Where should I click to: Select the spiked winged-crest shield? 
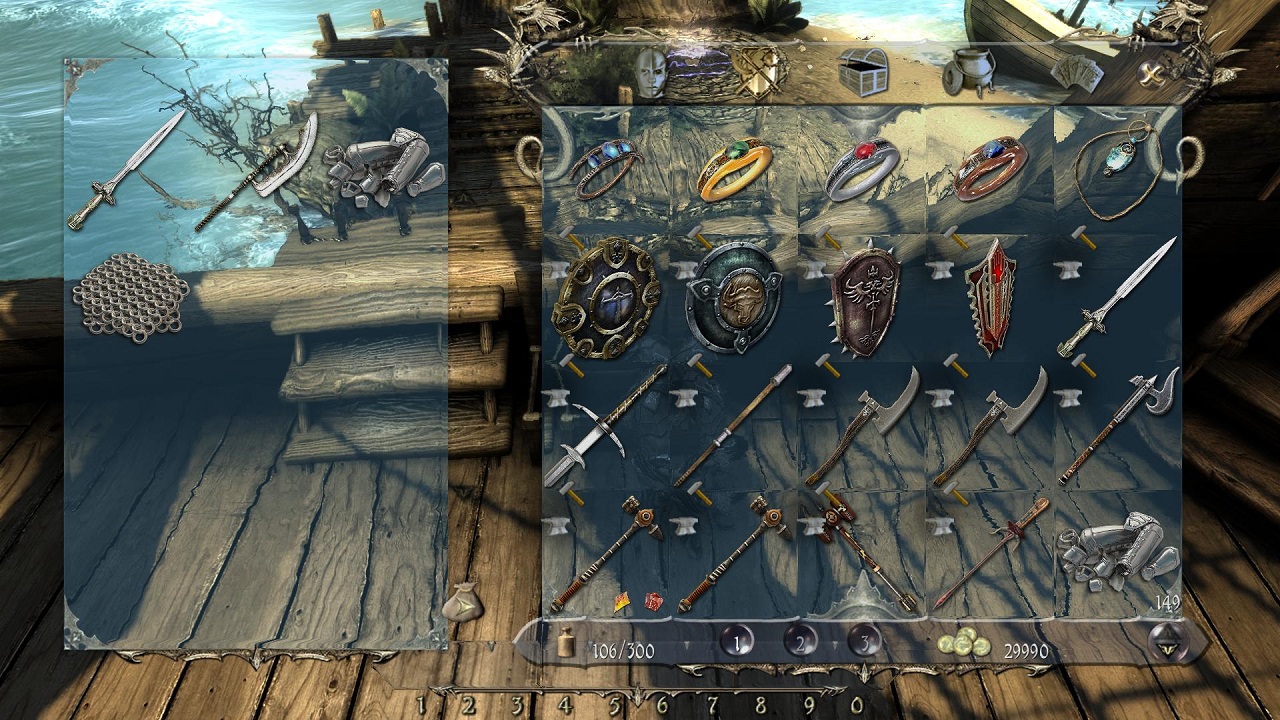point(863,301)
